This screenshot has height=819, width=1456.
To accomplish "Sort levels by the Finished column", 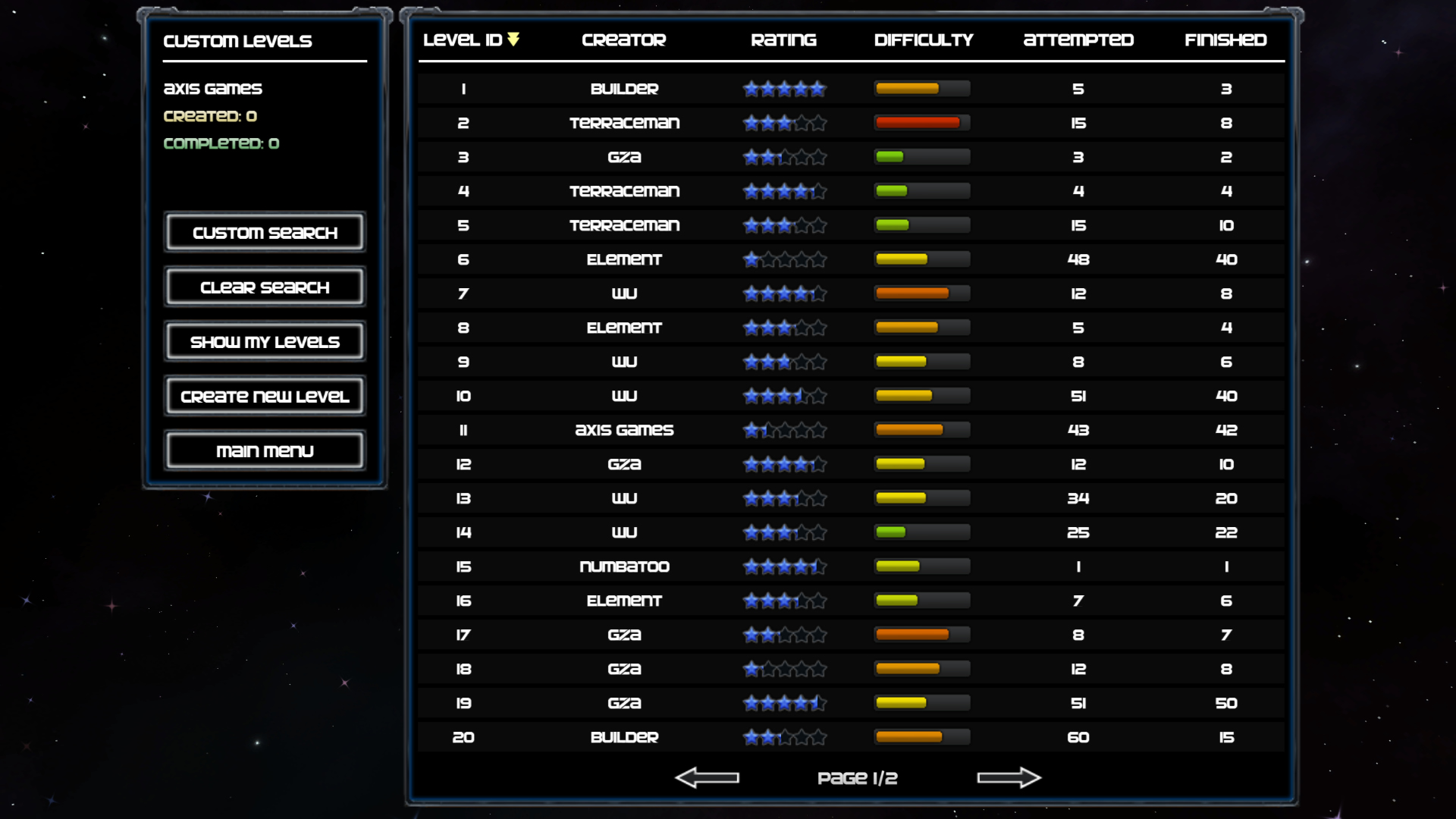I will click(x=1225, y=40).
